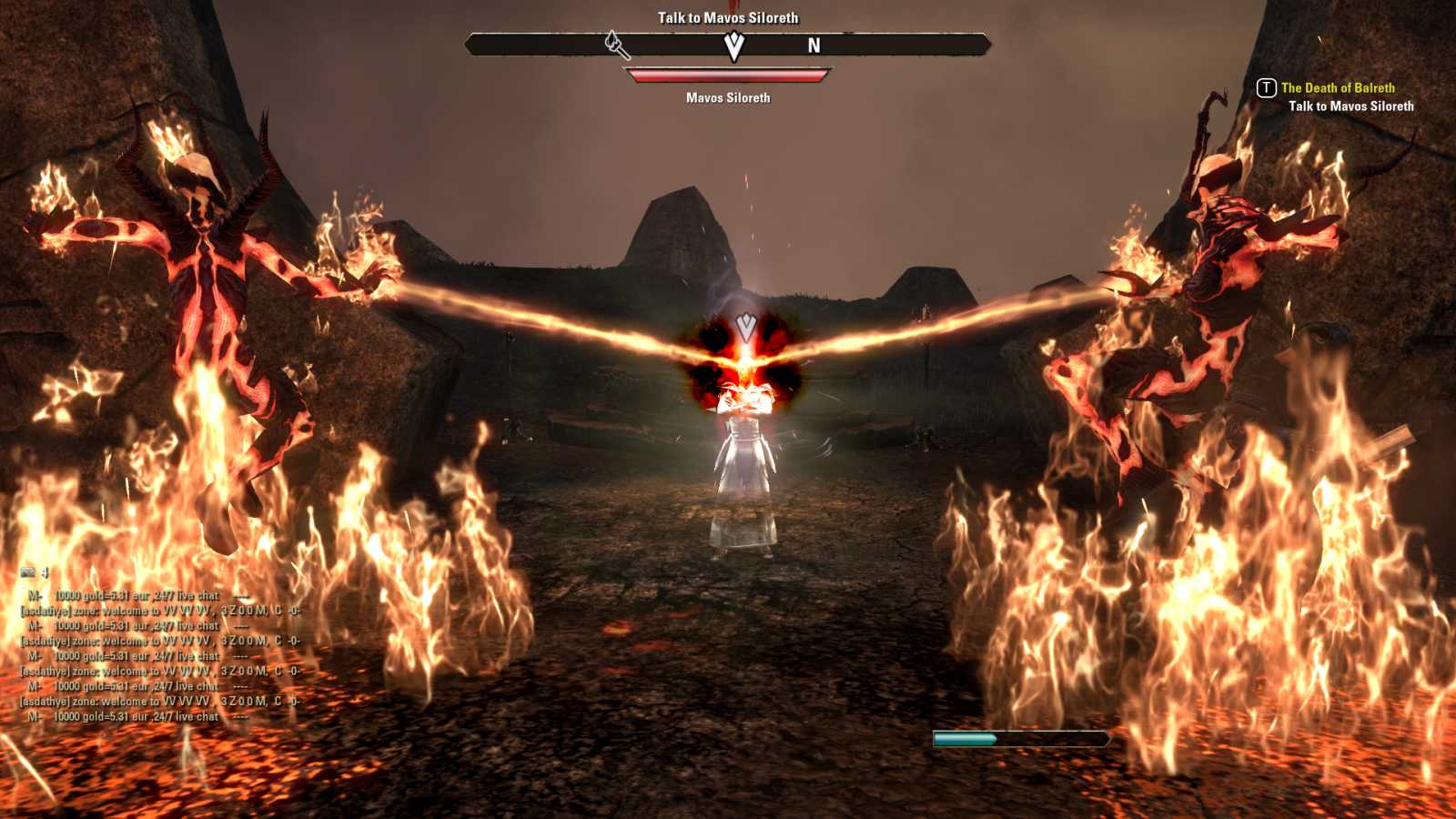
Task: Select The Death of Balreth quest tracker title
Action: 1337,88
